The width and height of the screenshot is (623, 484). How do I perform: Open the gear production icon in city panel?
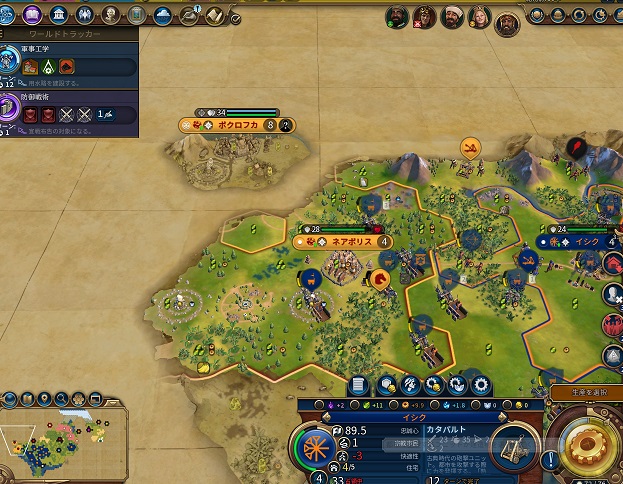[x=481, y=384]
